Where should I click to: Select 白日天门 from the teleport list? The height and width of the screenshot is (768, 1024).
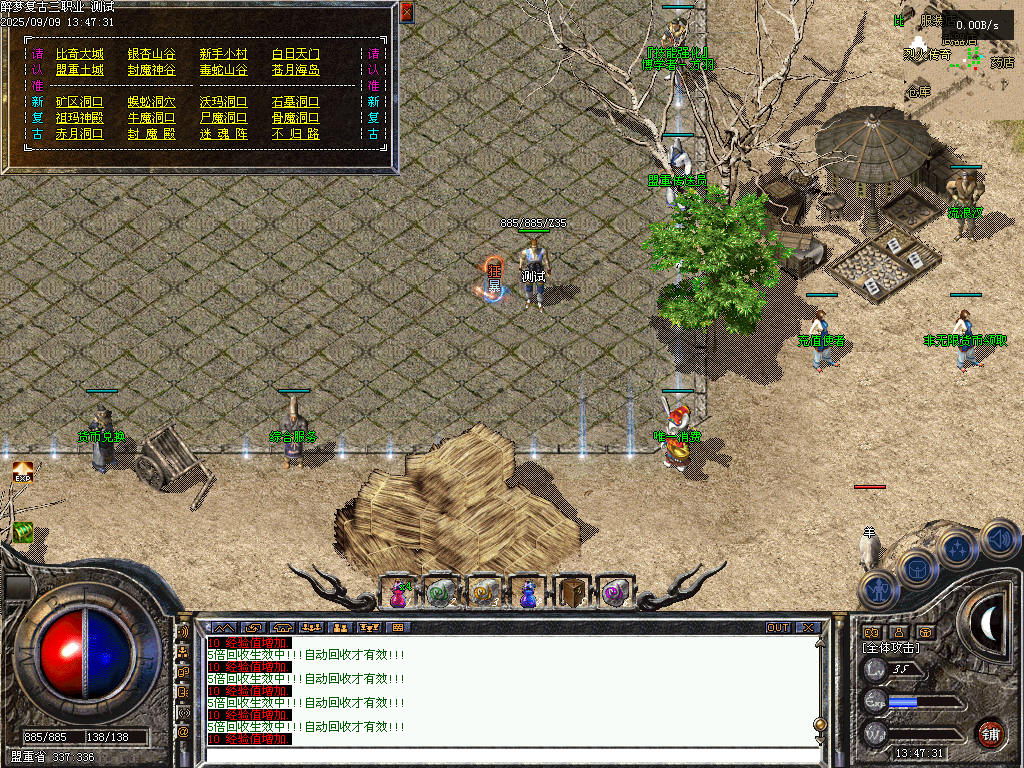[296, 54]
